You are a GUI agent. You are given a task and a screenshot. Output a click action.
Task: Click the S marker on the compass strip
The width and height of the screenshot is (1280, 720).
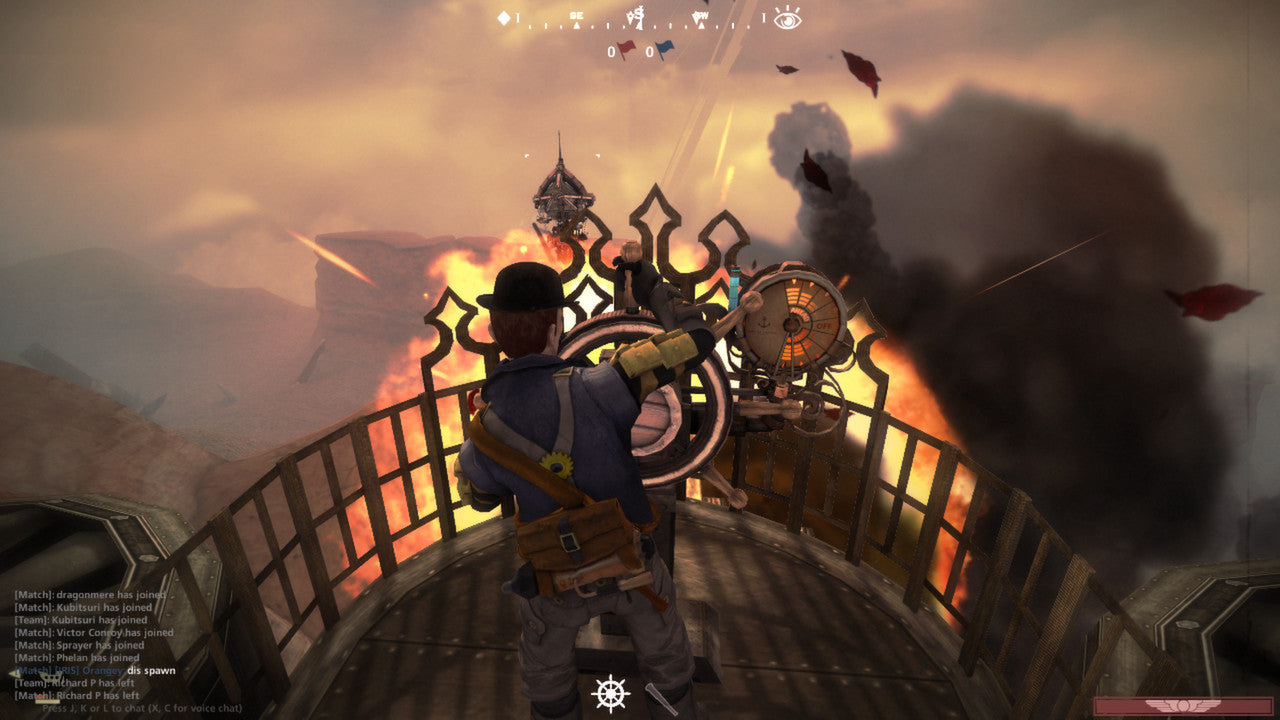pos(639,14)
